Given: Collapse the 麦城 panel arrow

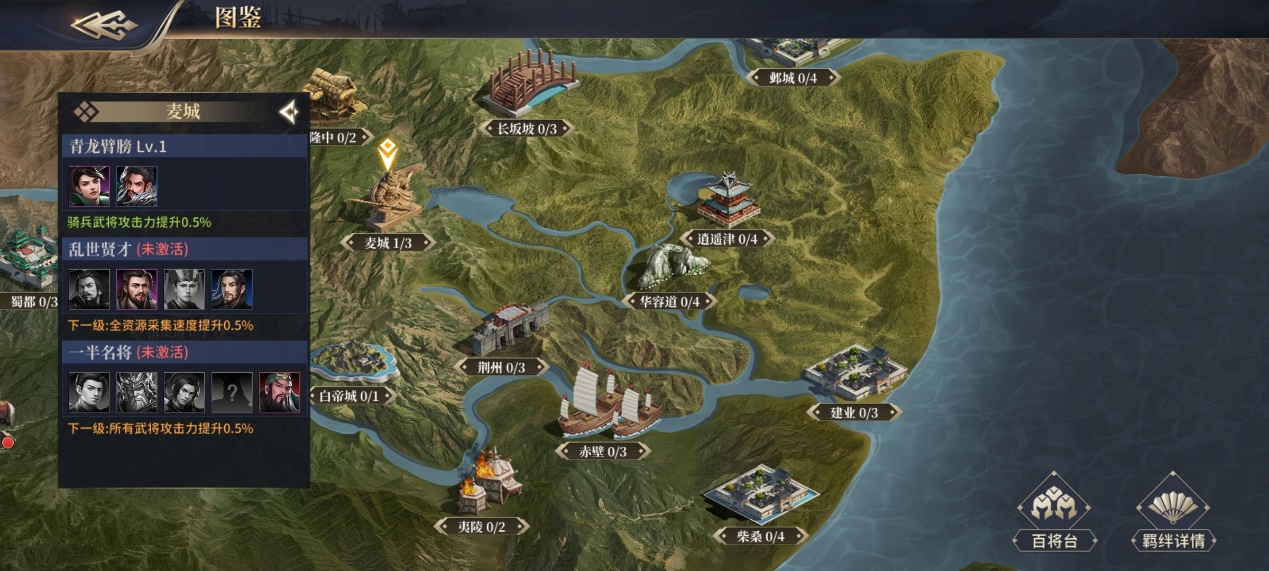Looking at the screenshot, I should point(289,112).
